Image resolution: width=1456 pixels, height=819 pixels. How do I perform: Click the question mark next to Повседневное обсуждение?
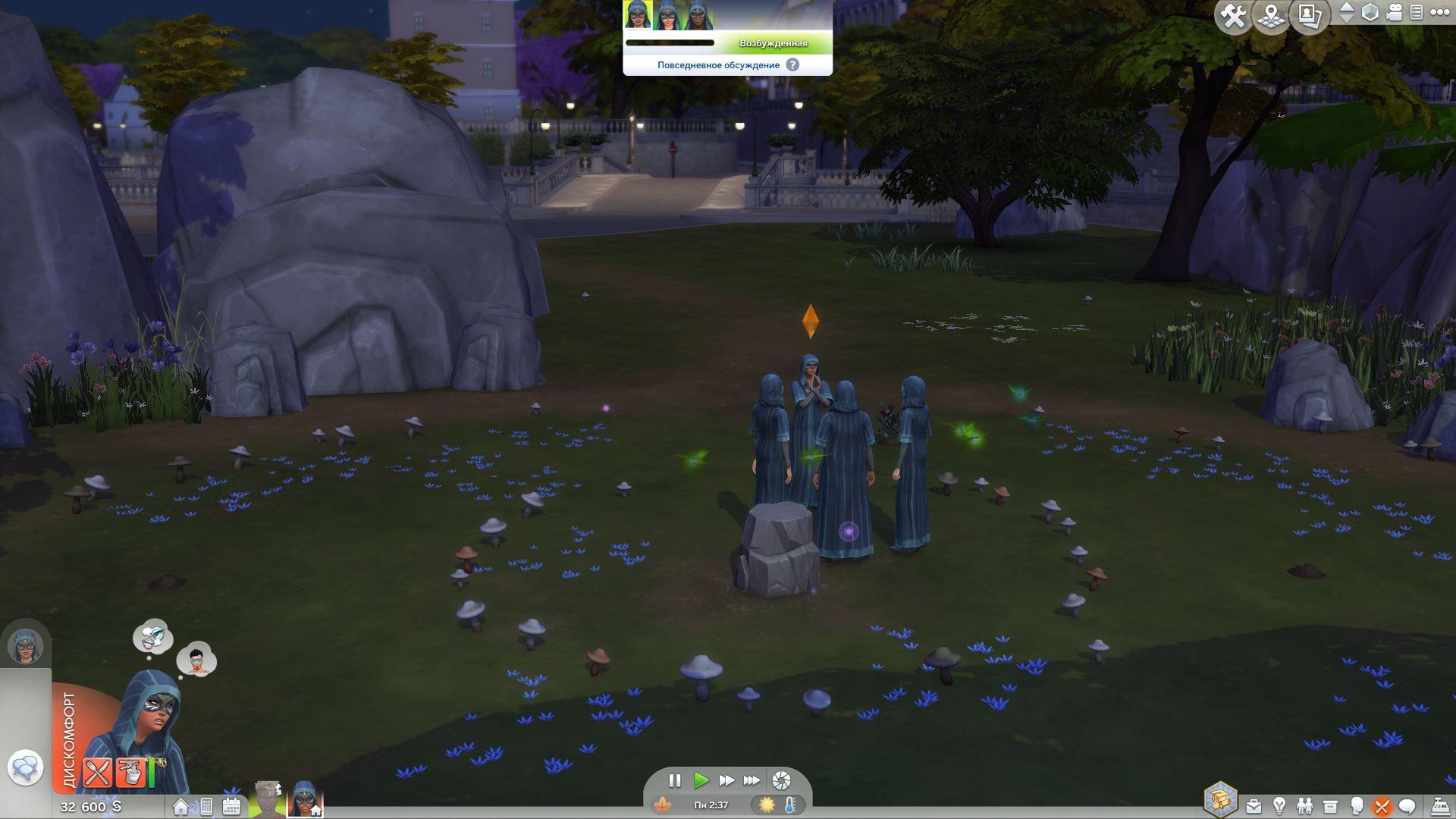pyautogui.click(x=792, y=65)
